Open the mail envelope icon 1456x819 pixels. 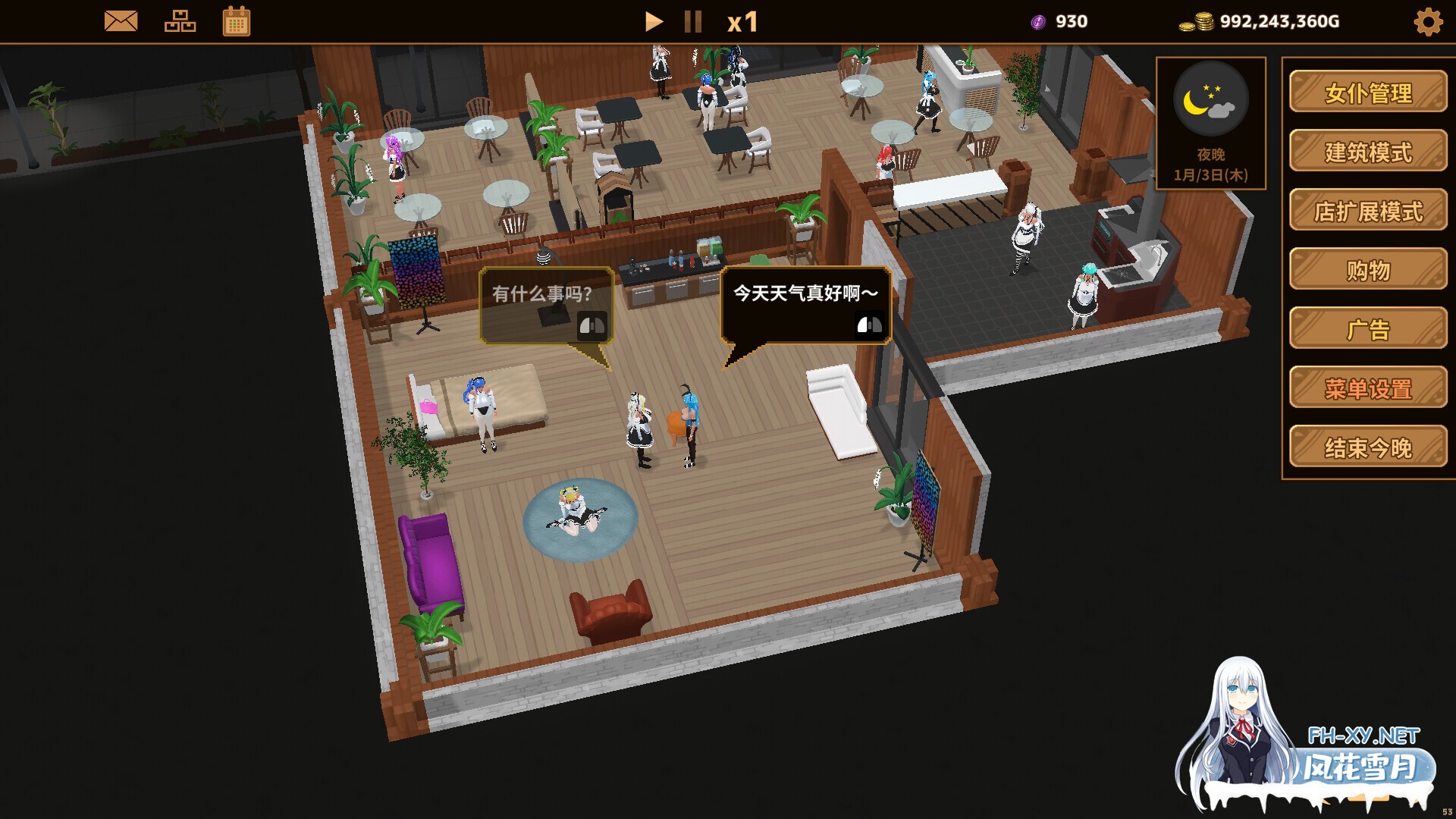tap(120, 21)
